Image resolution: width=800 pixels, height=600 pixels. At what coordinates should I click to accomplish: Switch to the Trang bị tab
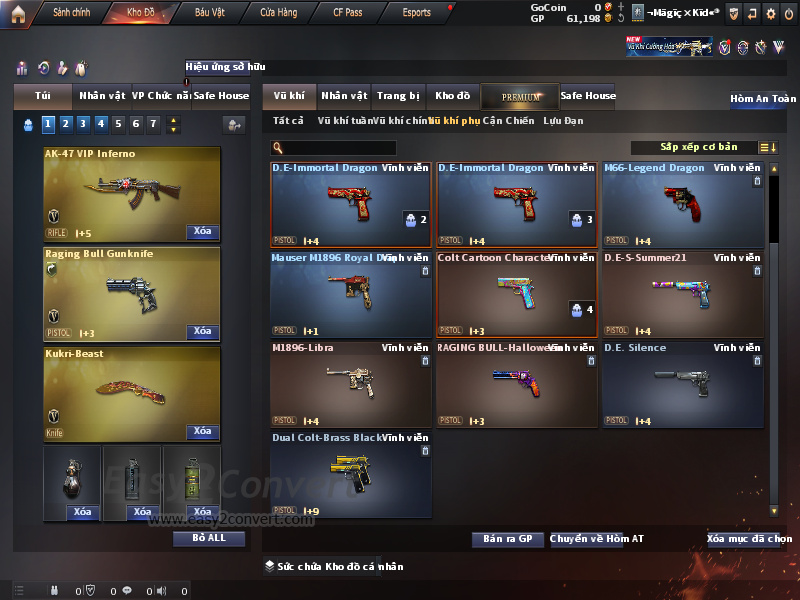pyautogui.click(x=398, y=96)
